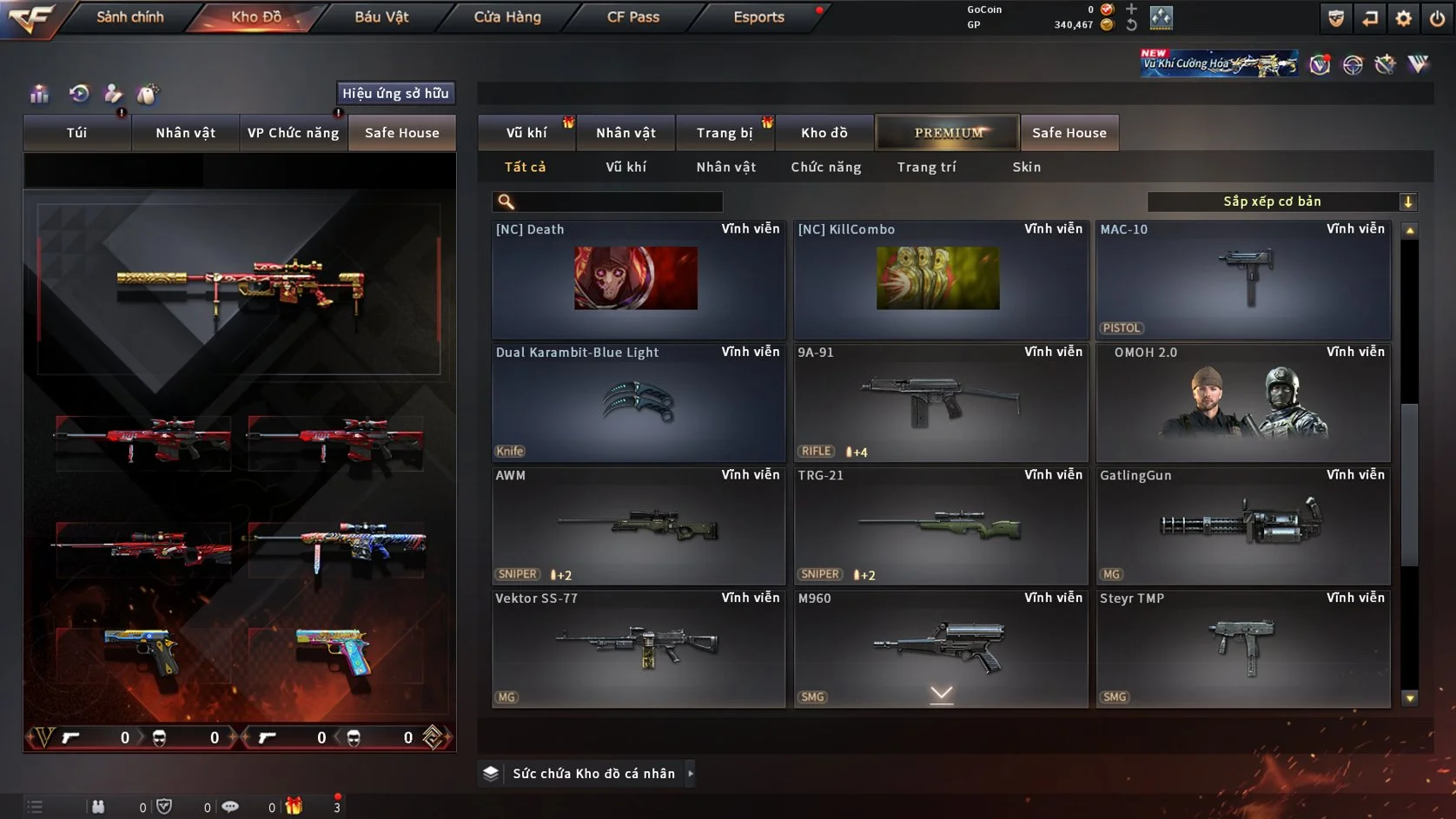Pick the AWM sniper rifle
1456x819 pixels.
coord(639,526)
